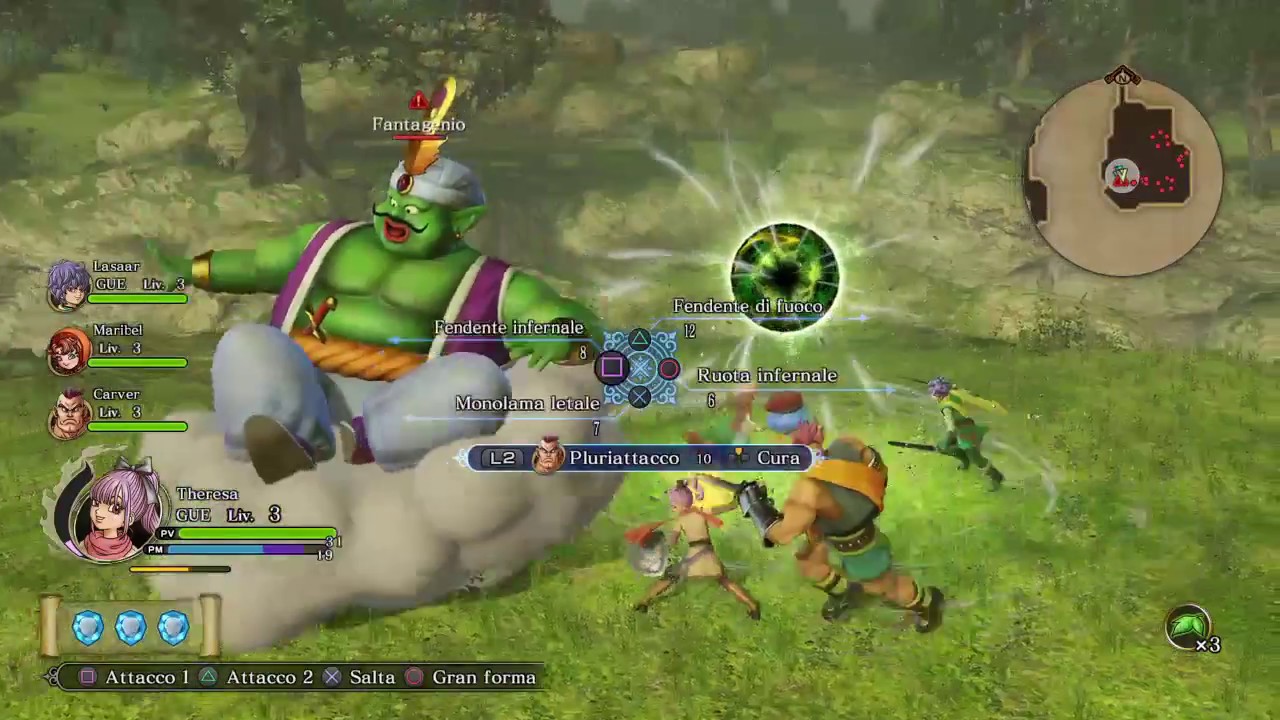This screenshot has width=1280, height=720.
Task: Select the Attacco 2 entry on the command bar
Action: click(x=268, y=677)
